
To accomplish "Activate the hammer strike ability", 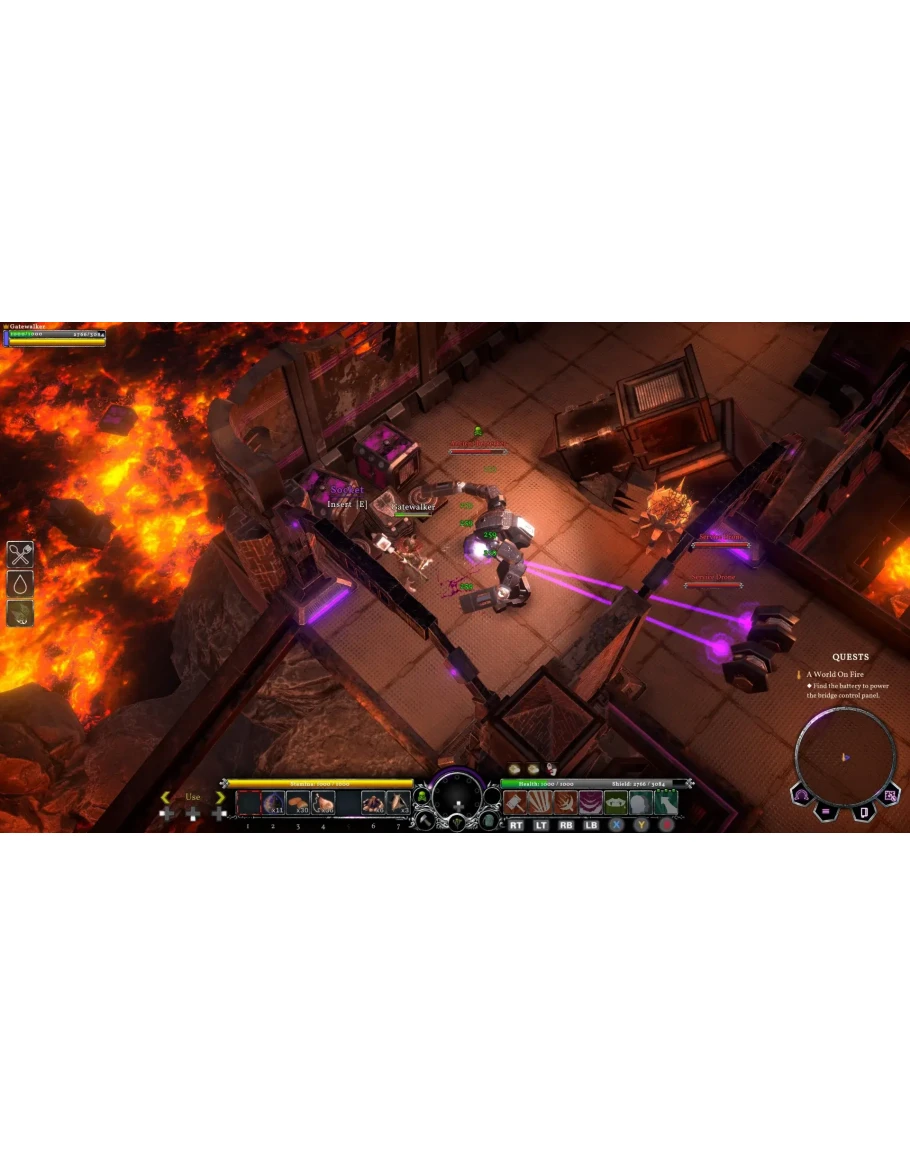I will point(515,802).
